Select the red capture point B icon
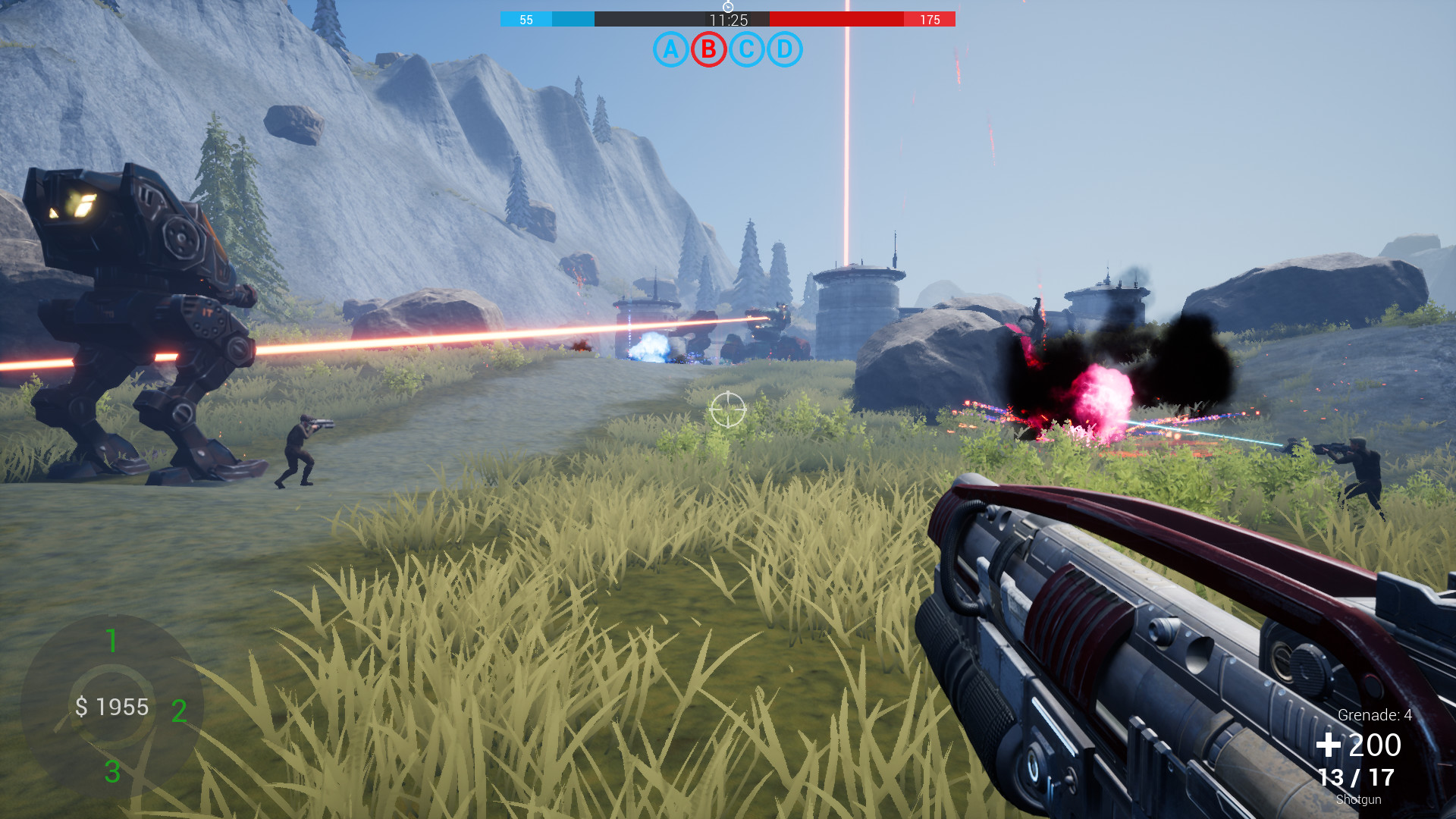Viewport: 1456px width, 819px height. (x=708, y=49)
